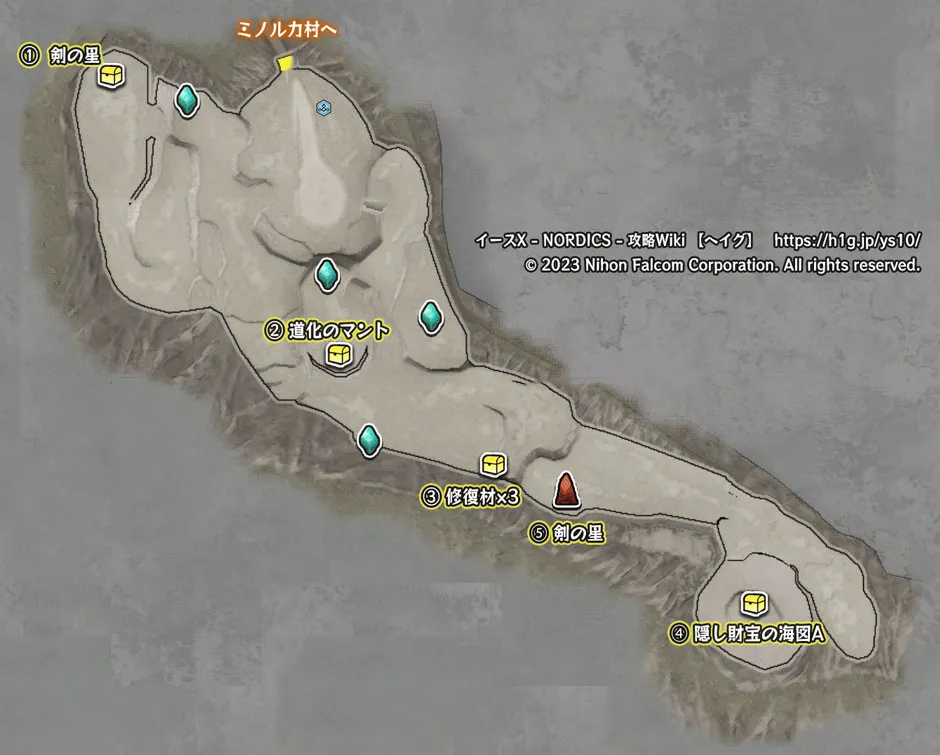Screen dimensions: 940x755
Task: Select the 隠し財宝の海図A chest icon
Action: (754, 604)
